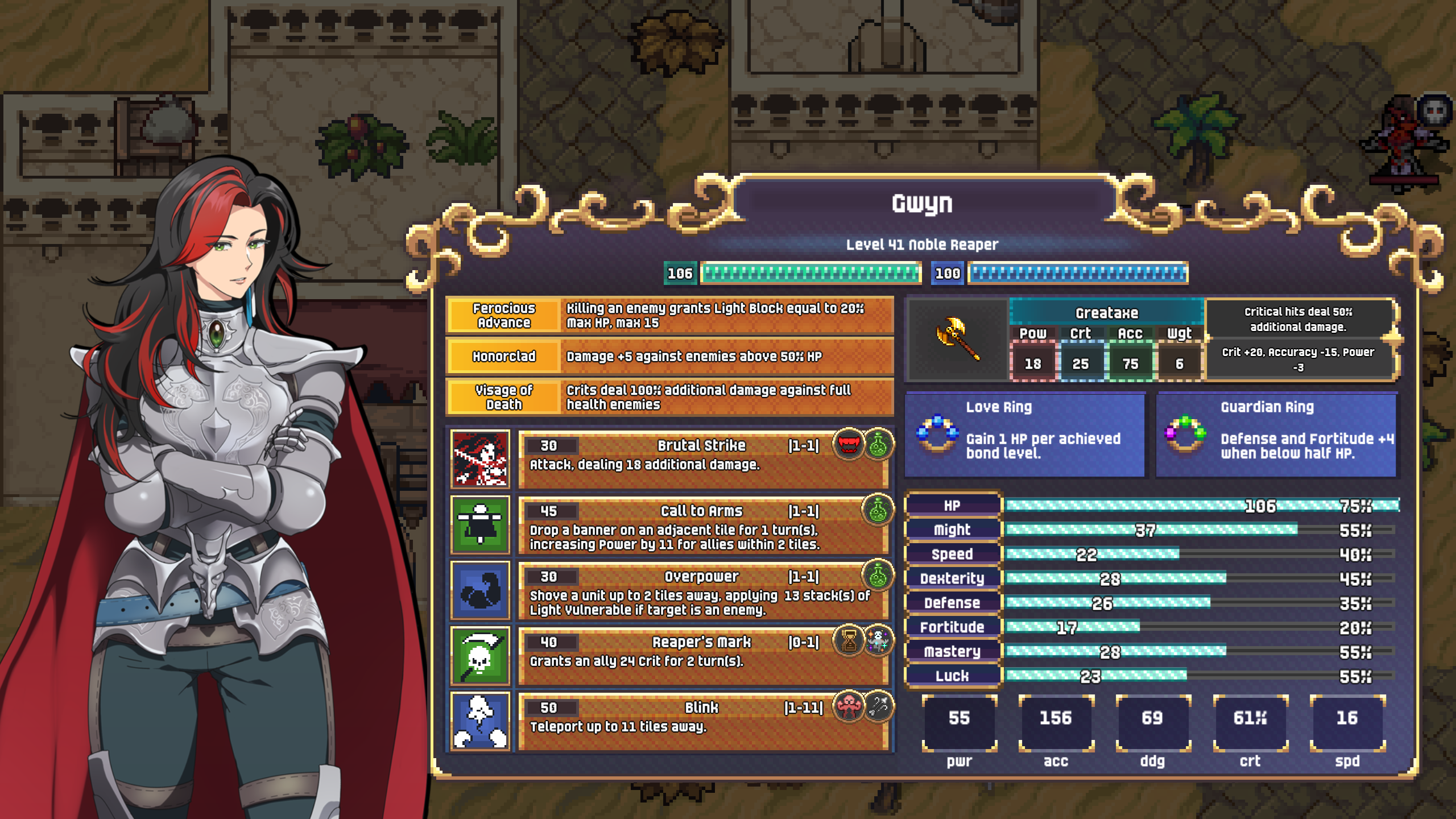Click the crt value box showing 61%
The height and width of the screenshot is (819, 1456).
[1250, 719]
